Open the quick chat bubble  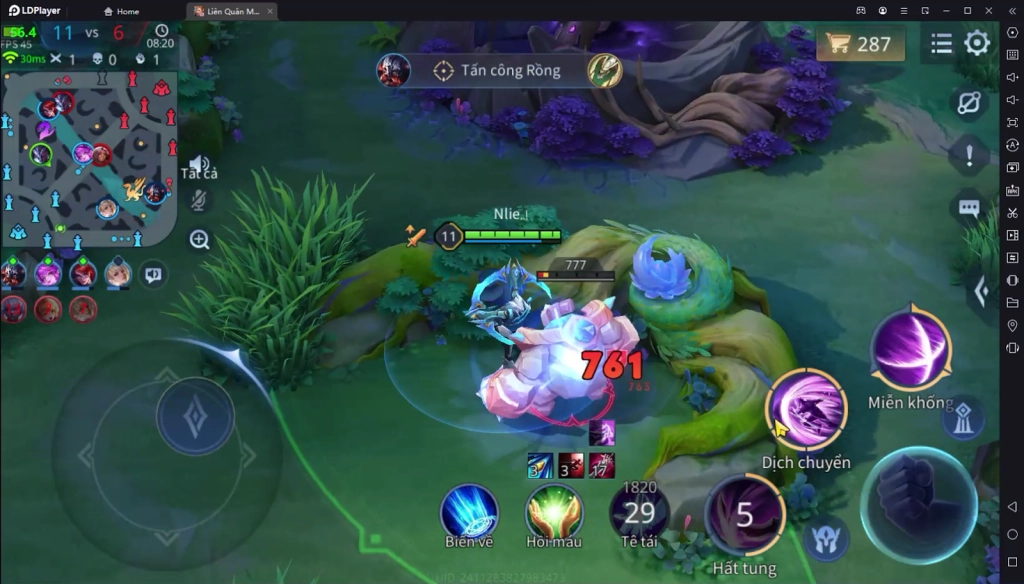click(968, 208)
